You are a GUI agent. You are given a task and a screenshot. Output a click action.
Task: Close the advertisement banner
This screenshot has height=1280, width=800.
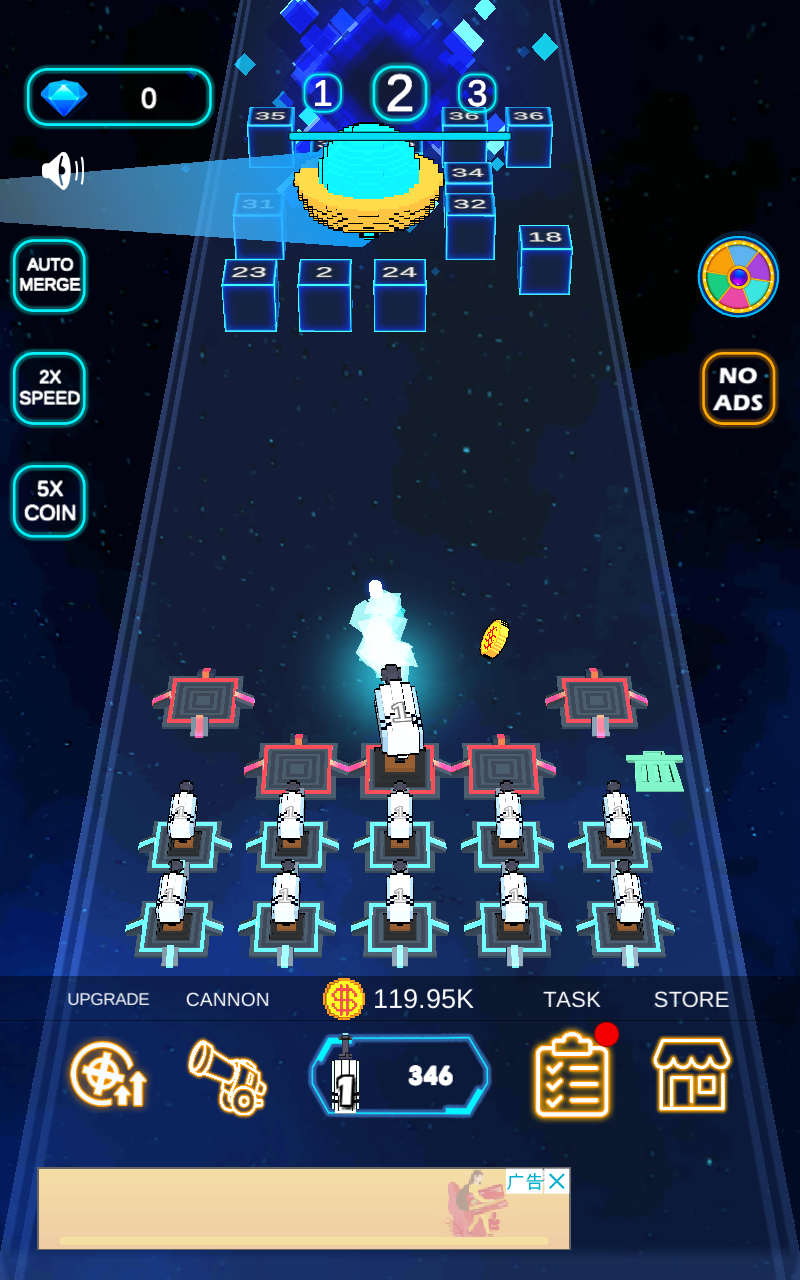557,1181
